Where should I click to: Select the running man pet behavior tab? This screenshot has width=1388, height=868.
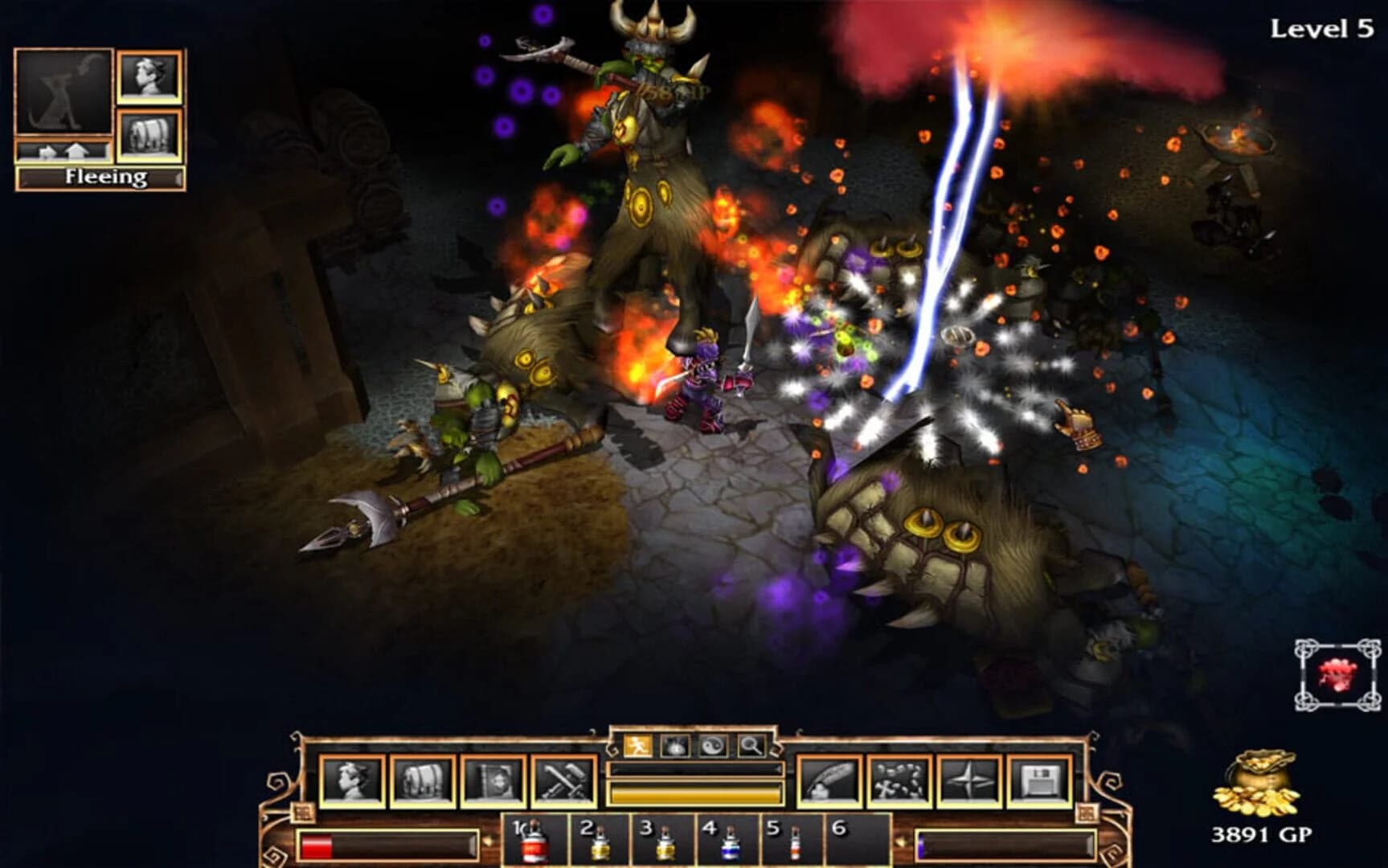(639, 744)
